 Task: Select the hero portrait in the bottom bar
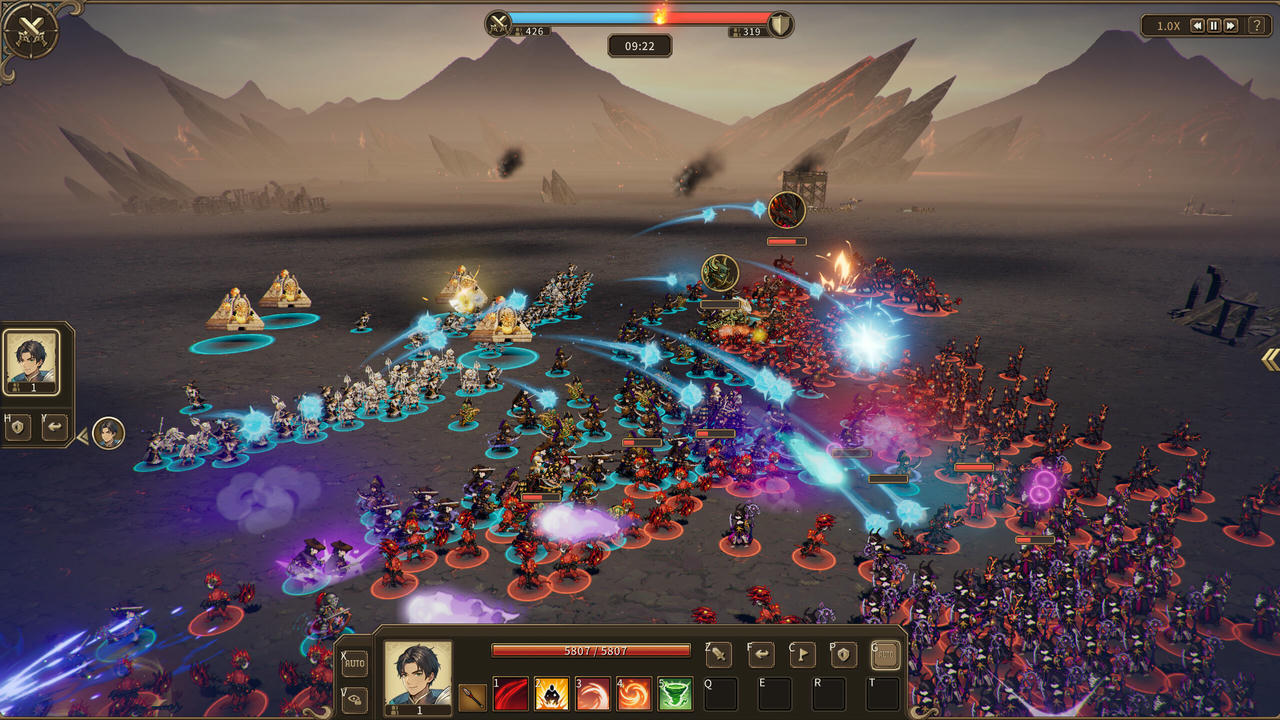pyautogui.click(x=417, y=677)
